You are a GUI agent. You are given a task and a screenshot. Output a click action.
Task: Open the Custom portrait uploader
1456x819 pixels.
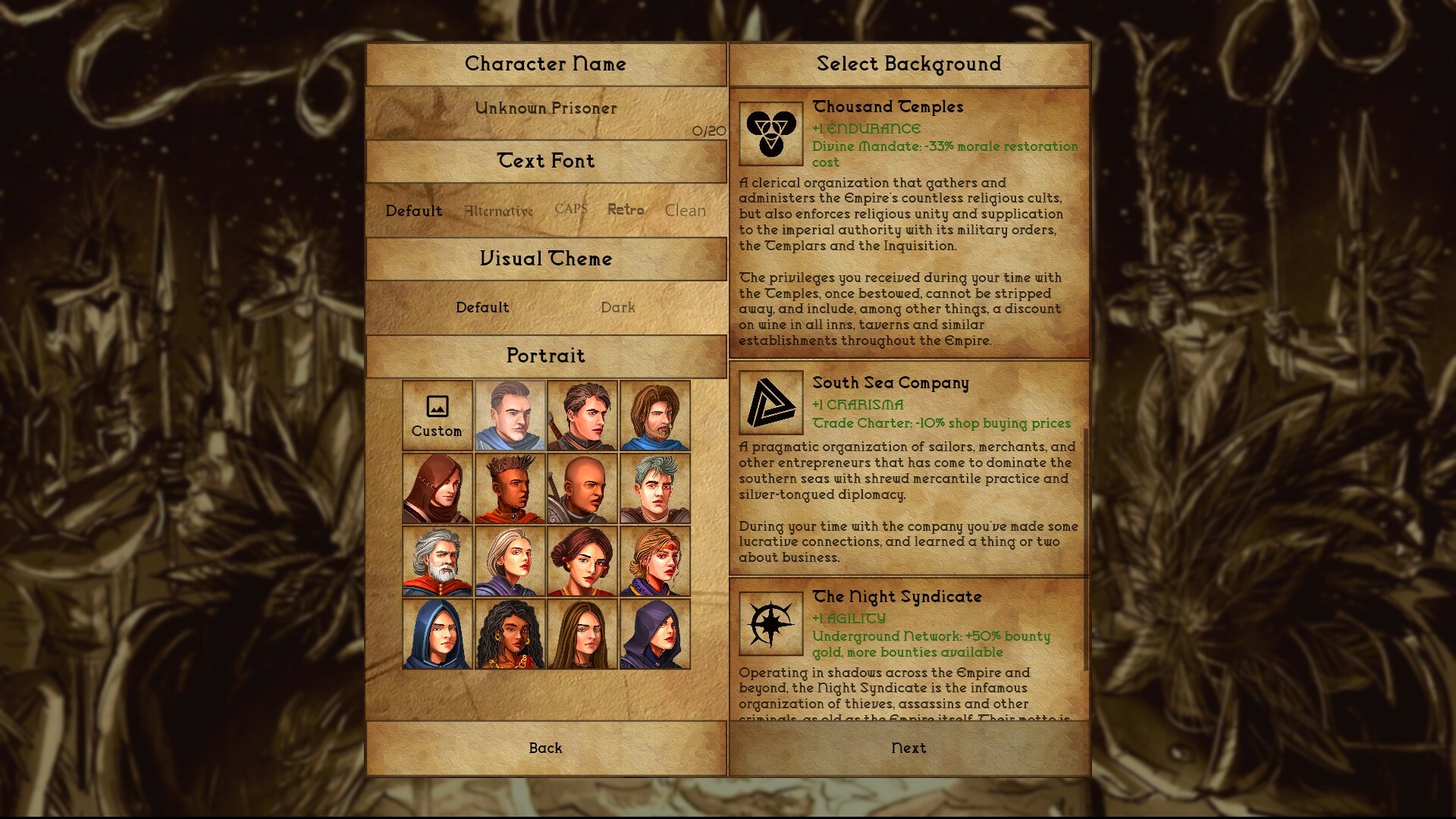[x=436, y=416]
